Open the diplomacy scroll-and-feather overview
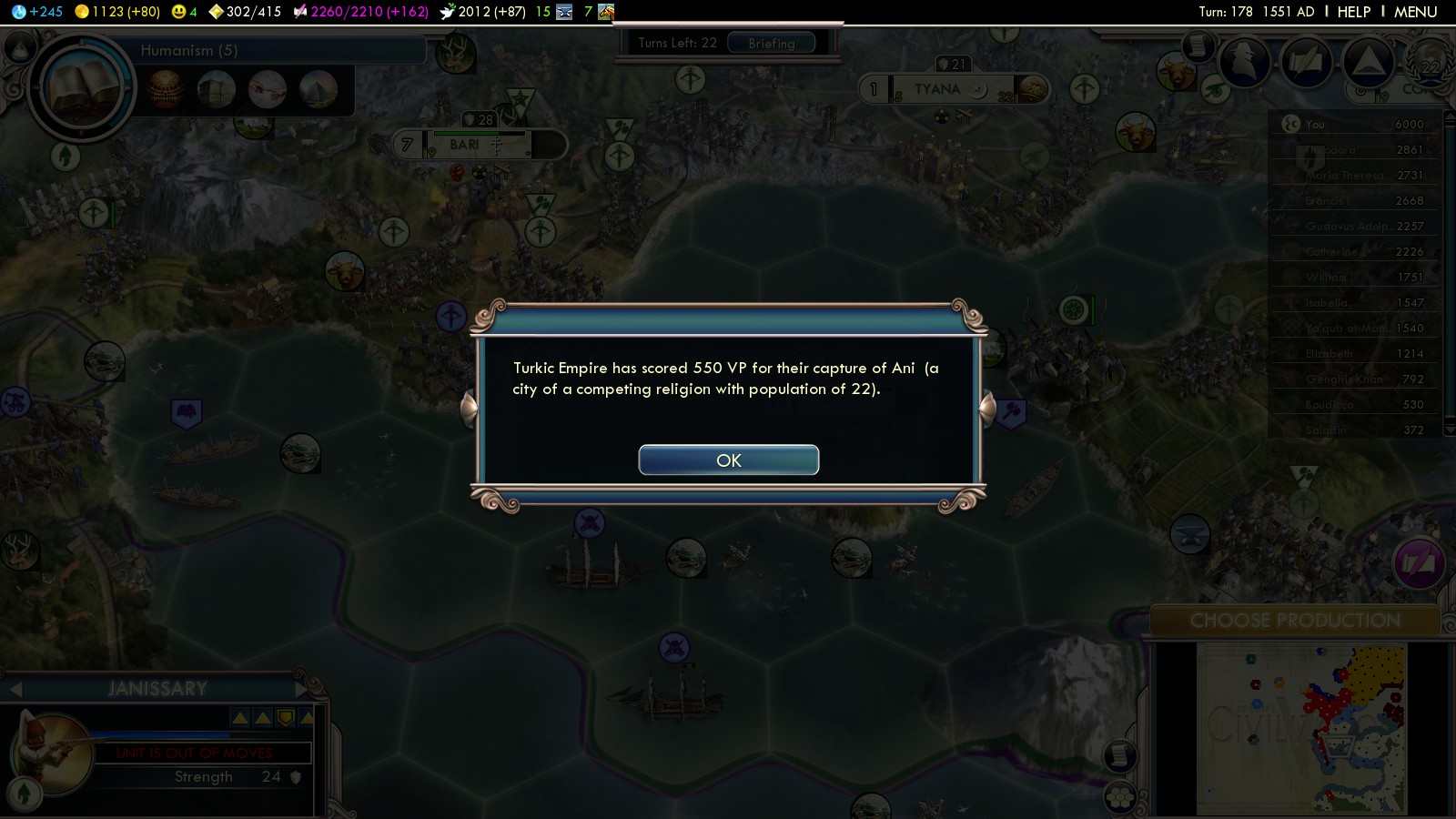Image resolution: width=1456 pixels, height=819 pixels. click(x=1306, y=62)
